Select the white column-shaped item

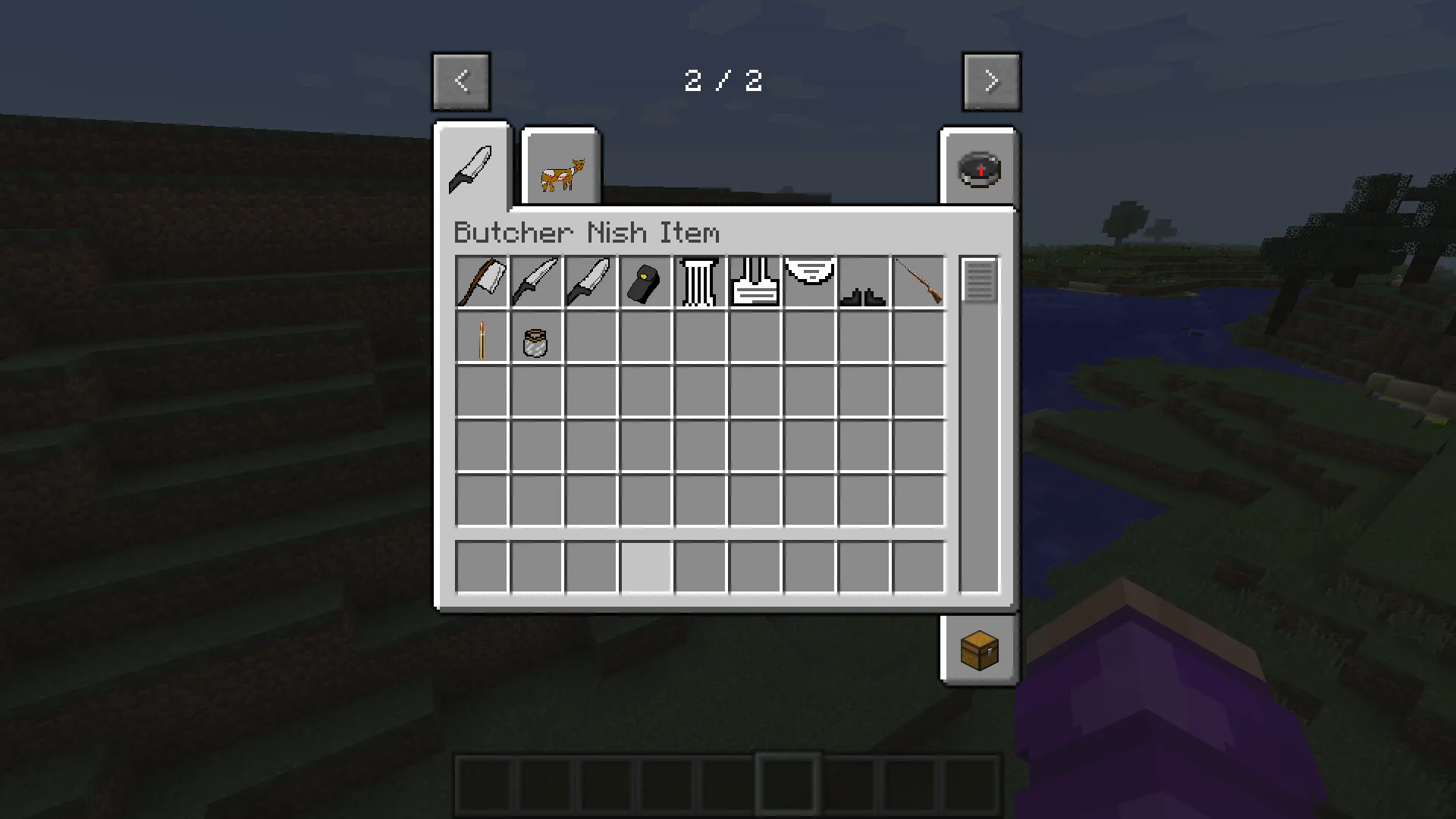point(700,282)
